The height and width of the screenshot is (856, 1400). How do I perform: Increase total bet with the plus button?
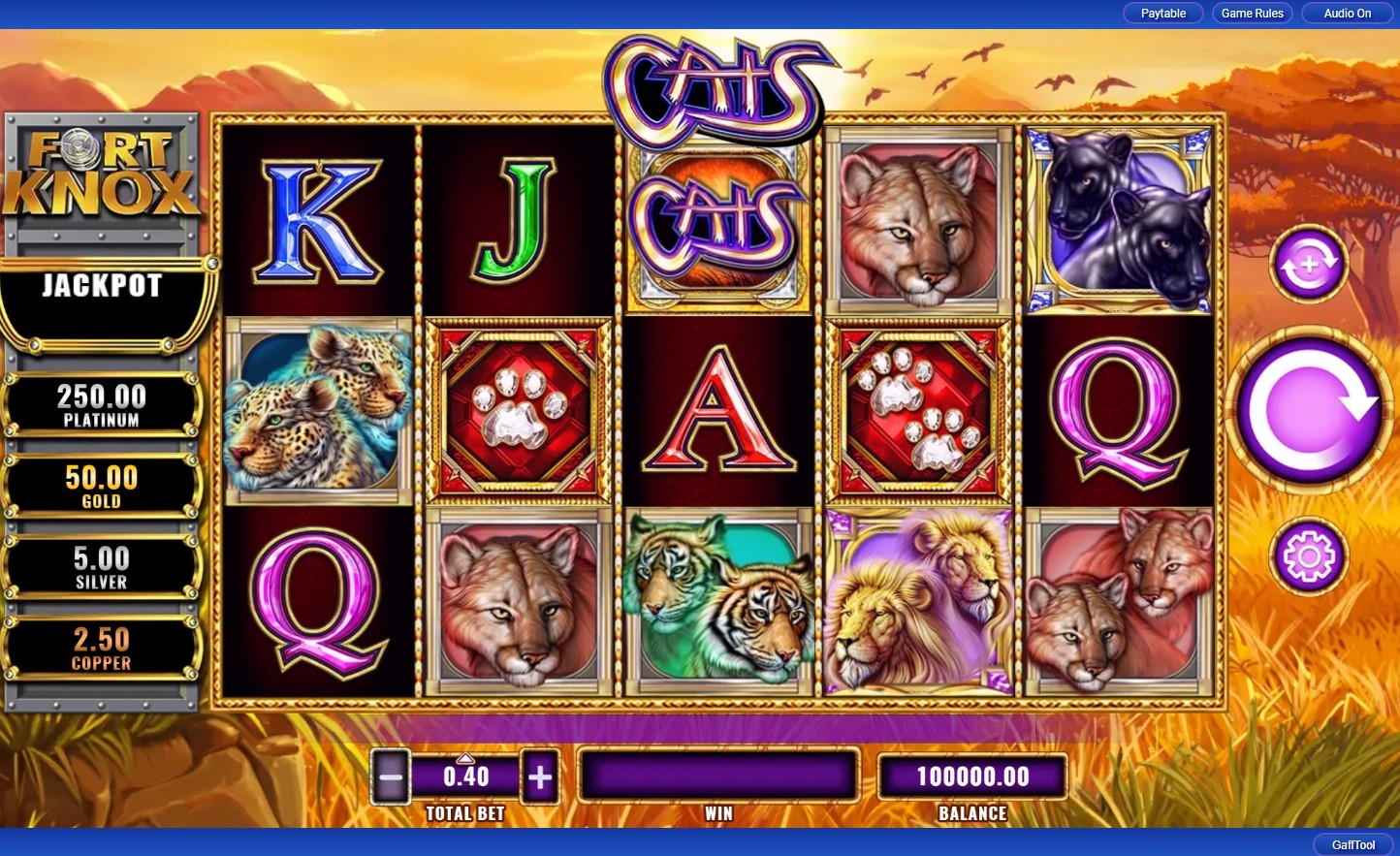540,777
